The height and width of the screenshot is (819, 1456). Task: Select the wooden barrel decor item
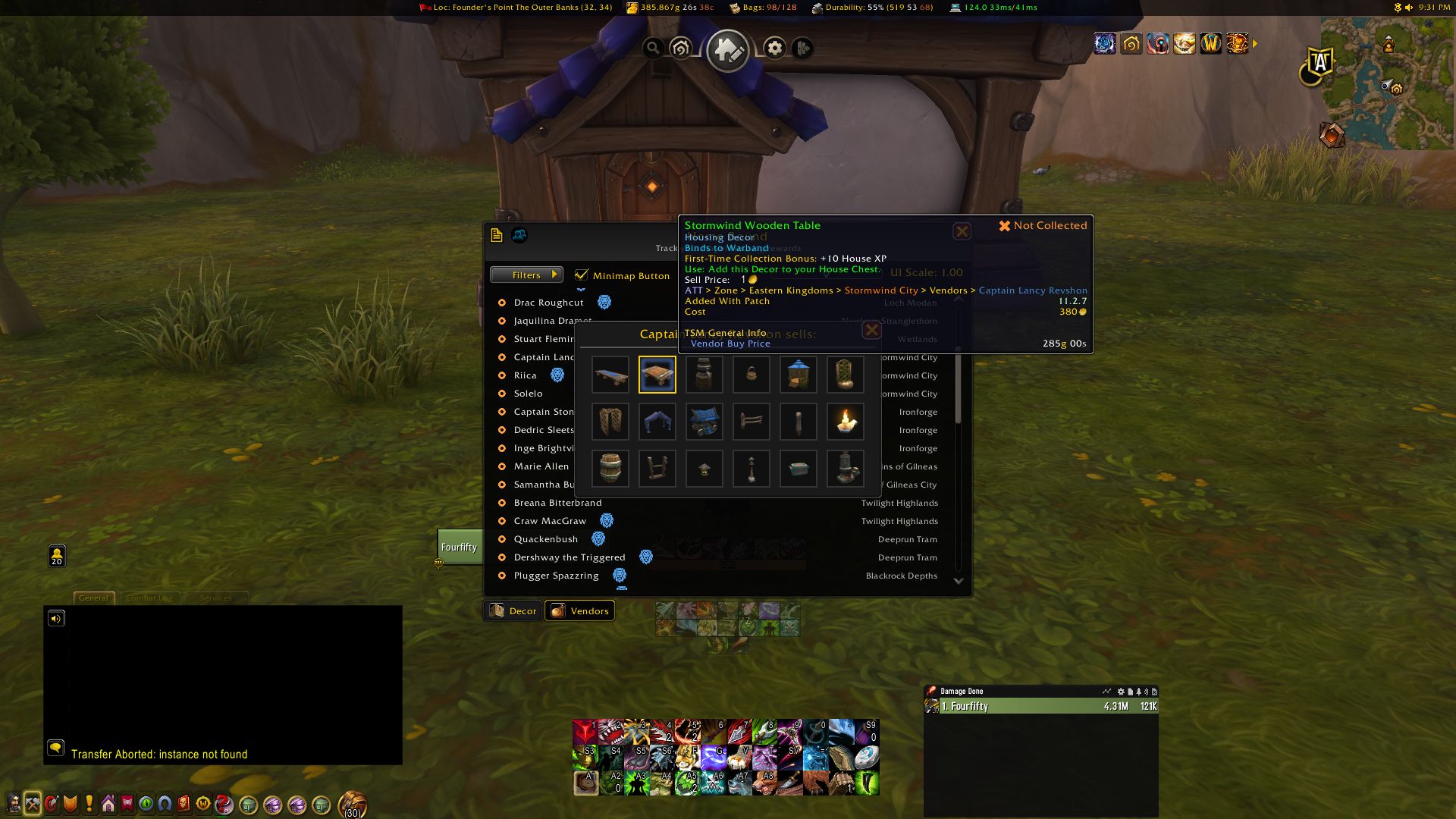610,469
